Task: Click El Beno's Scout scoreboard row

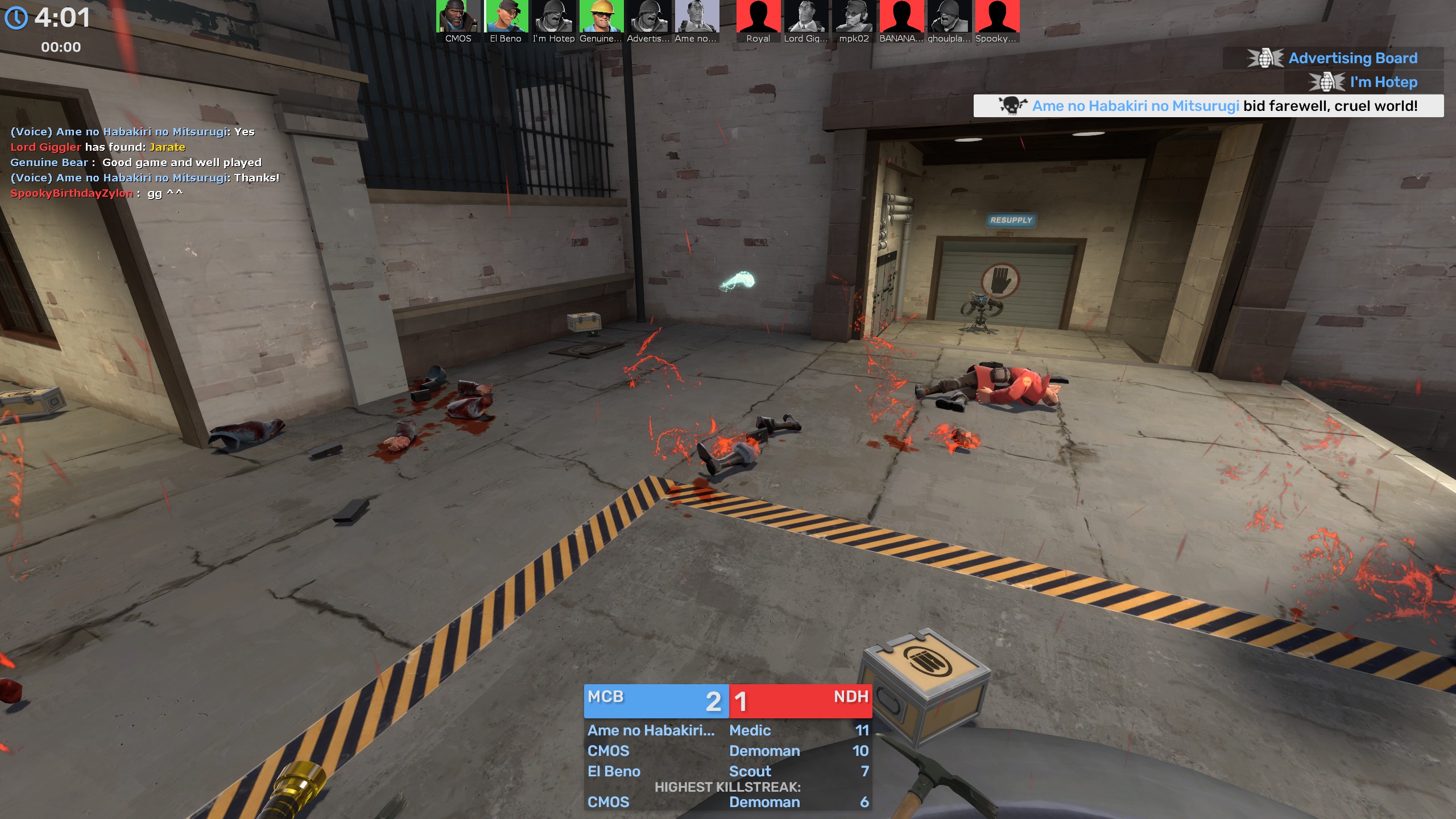Action: pyautogui.click(x=727, y=771)
